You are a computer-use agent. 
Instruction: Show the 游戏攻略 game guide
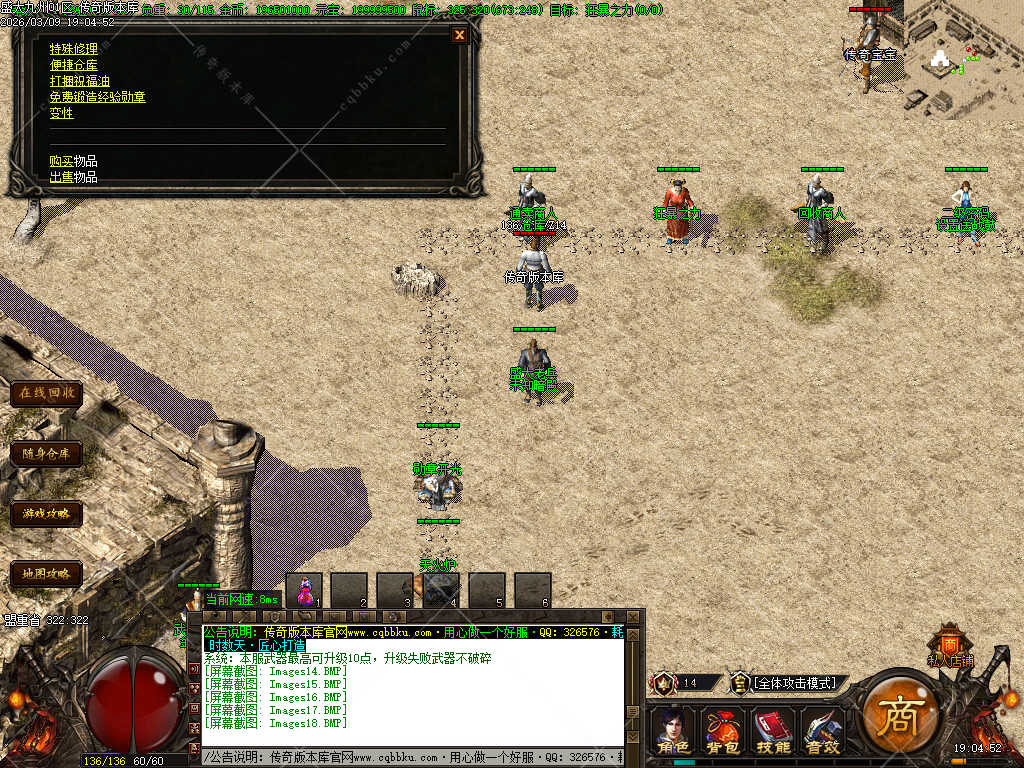click(46, 514)
